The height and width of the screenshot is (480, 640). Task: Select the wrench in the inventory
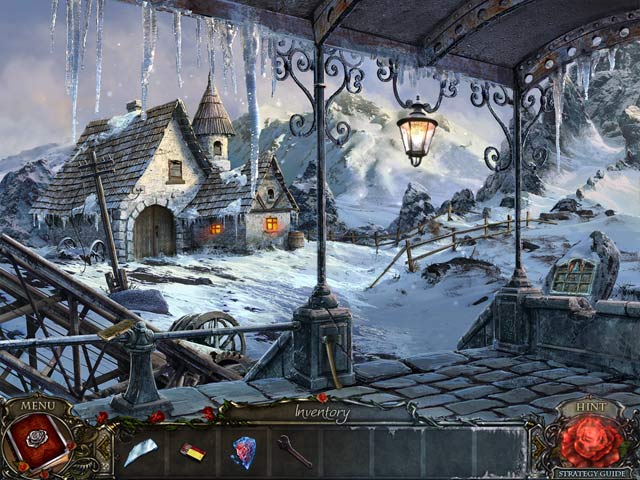tap(294, 451)
